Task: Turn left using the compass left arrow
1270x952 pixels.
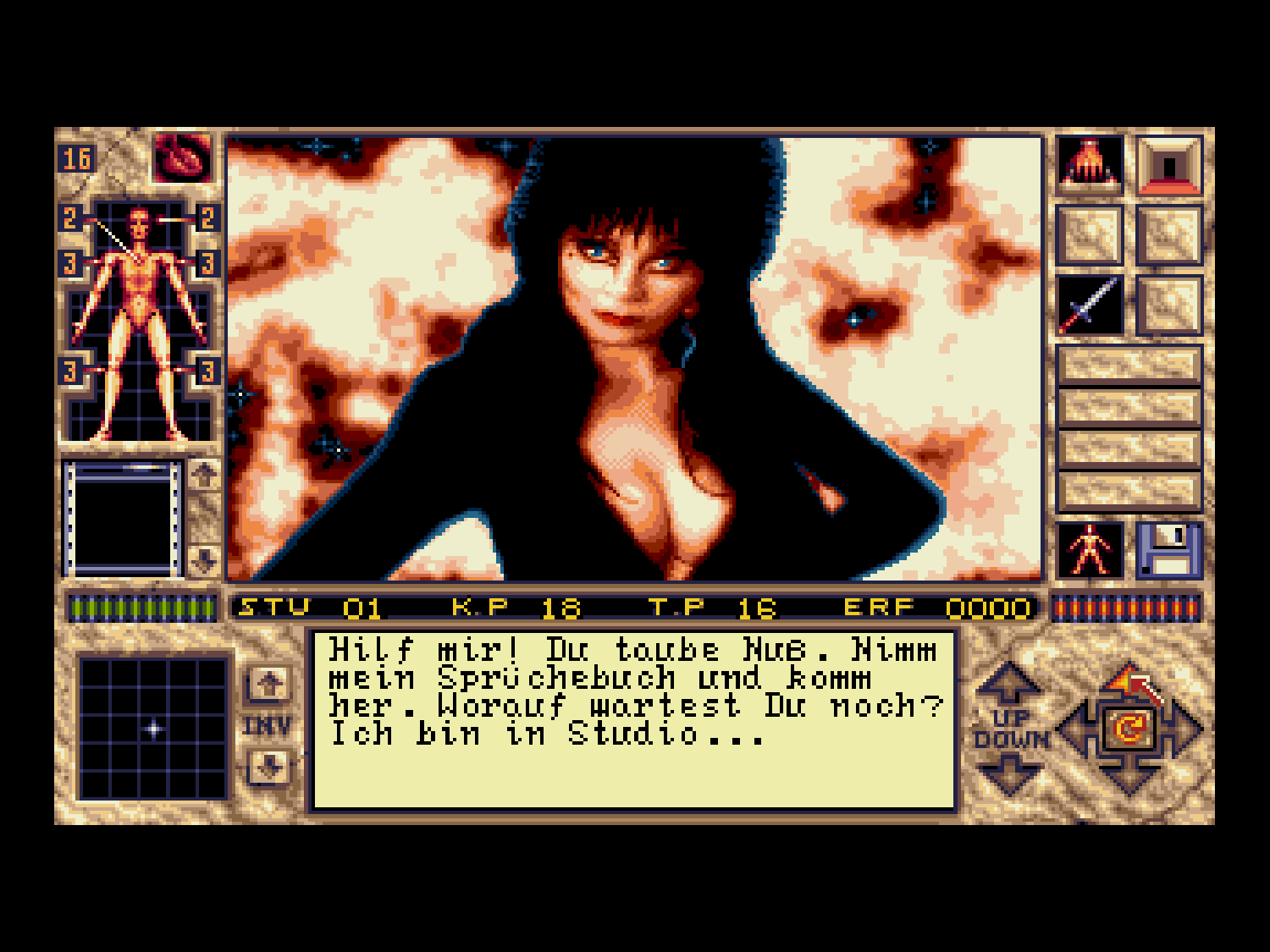Action: 1074,726
